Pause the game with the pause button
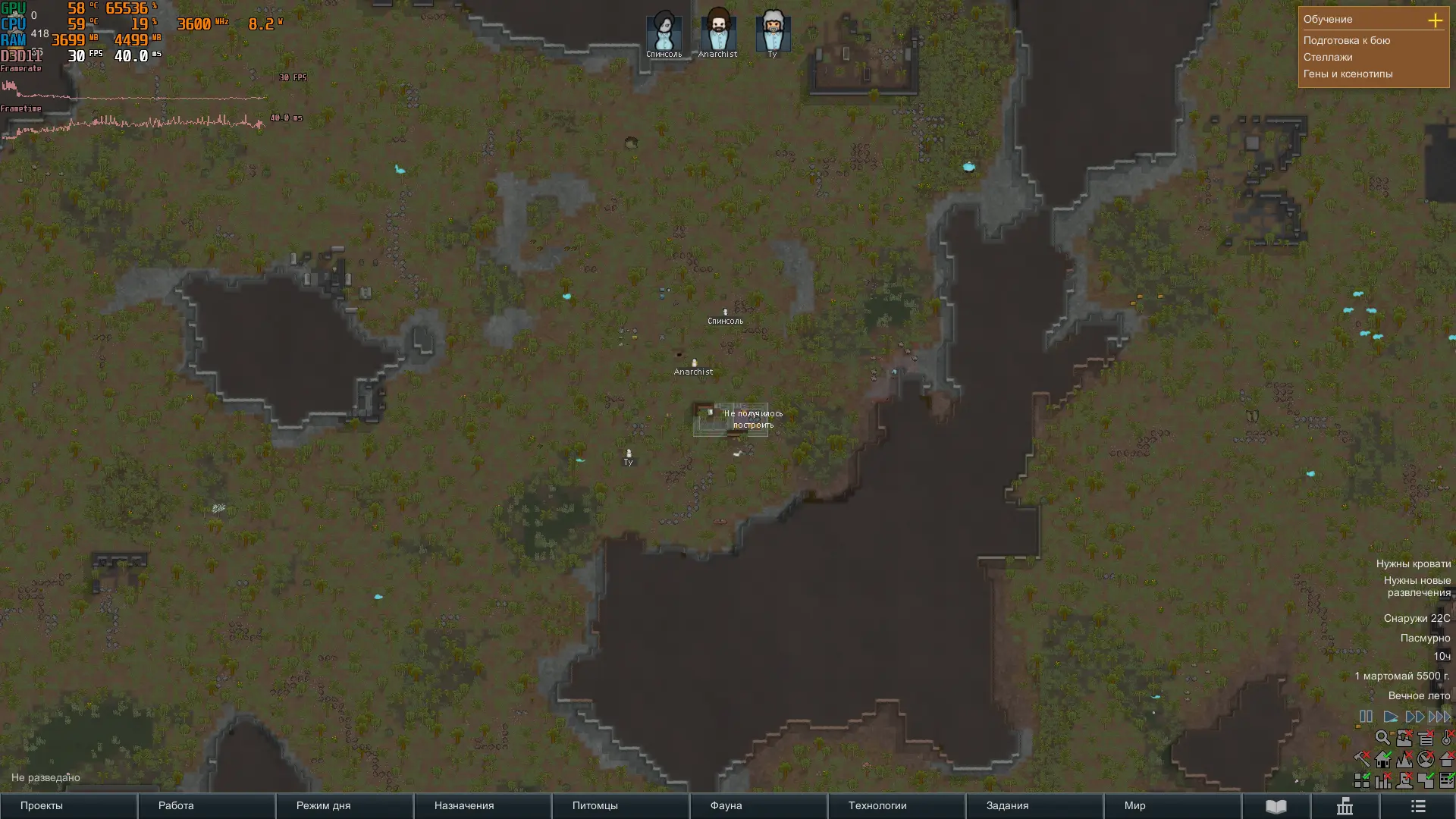This screenshot has height=819, width=1456. (x=1366, y=717)
